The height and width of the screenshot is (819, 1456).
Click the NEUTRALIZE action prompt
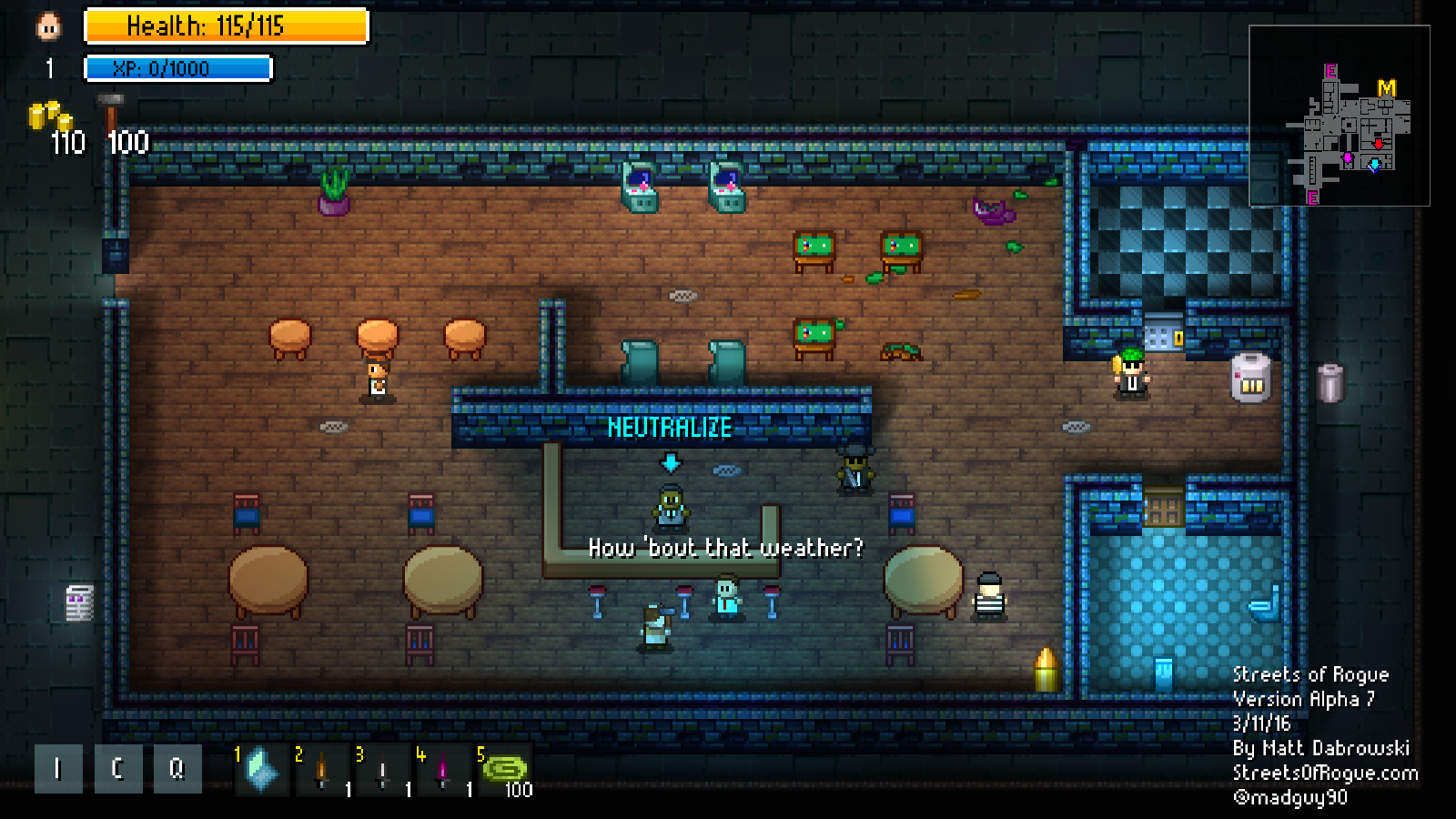(x=671, y=425)
